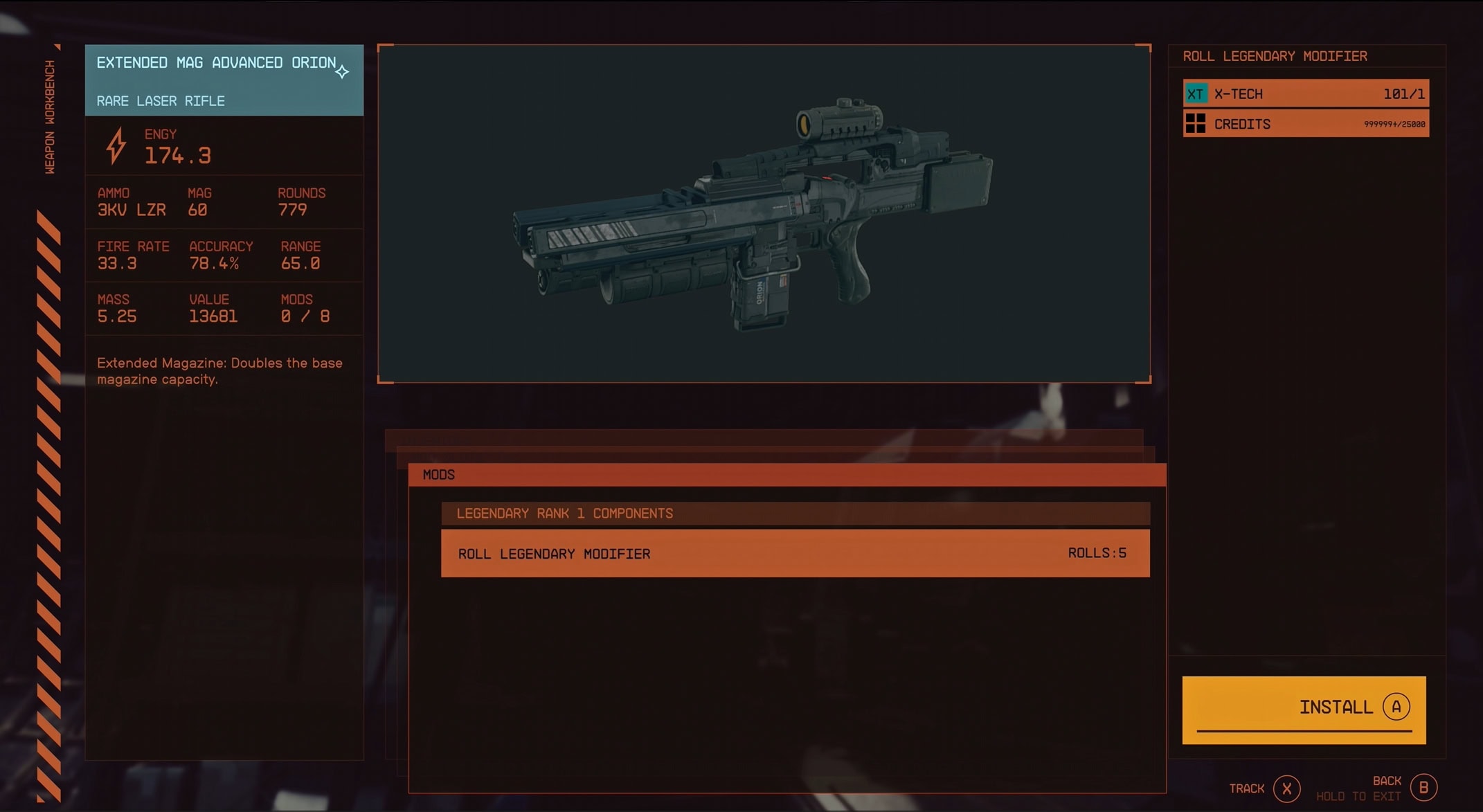Select the Credits cost requirement row
Image resolution: width=1483 pixels, height=812 pixels.
[1305, 125]
